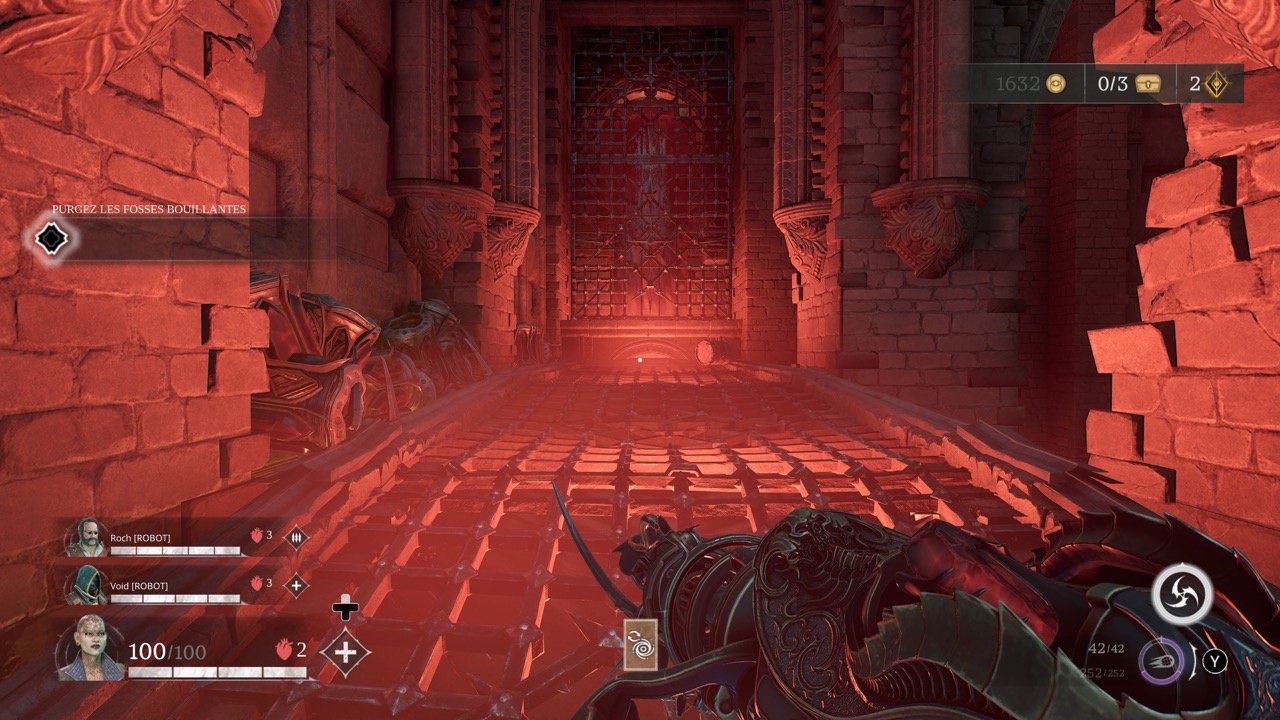This screenshot has width=1280, height=720.
Task: Click the spiral tarot card icon
Action: [640, 644]
